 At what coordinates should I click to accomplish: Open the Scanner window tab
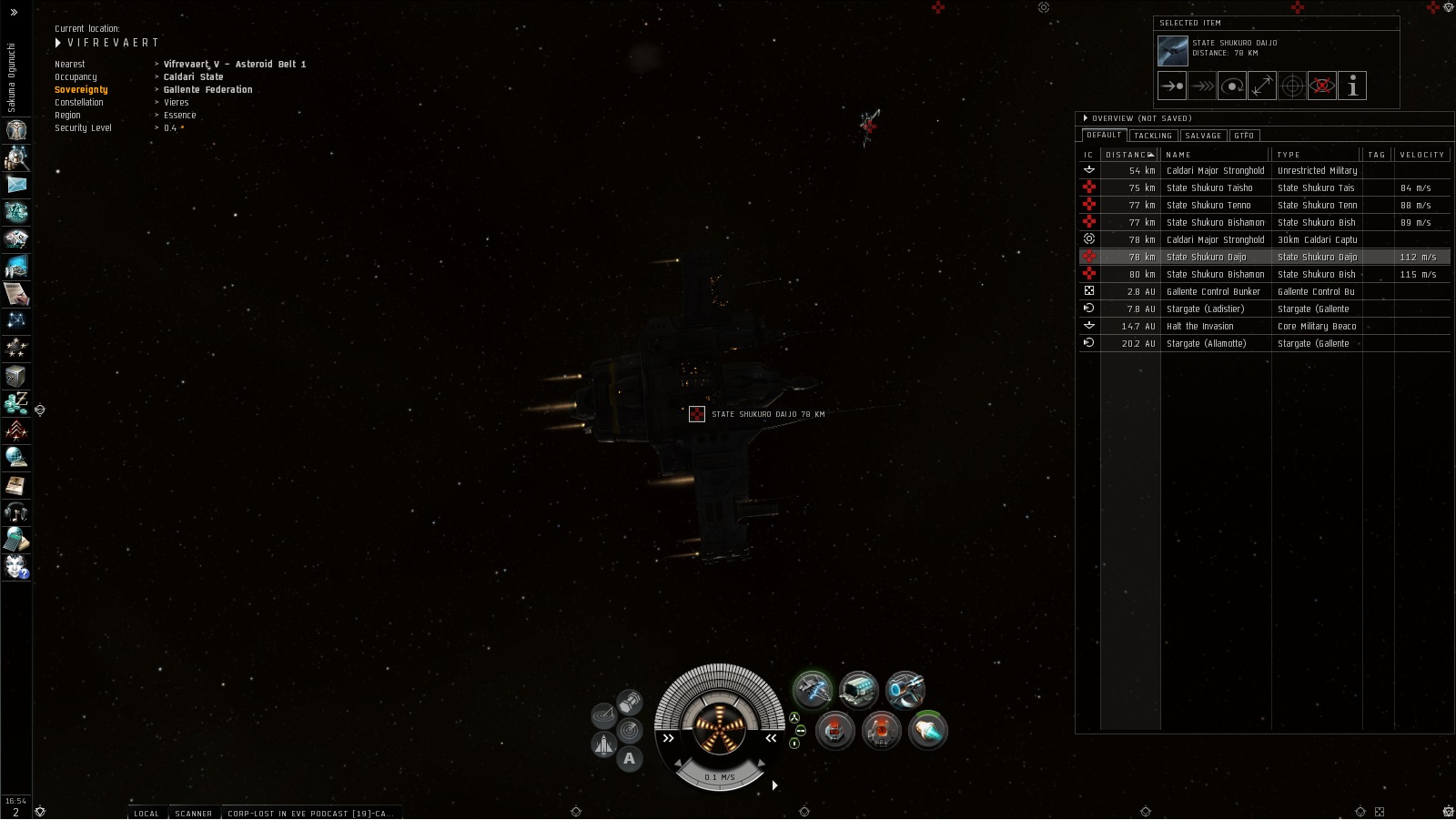tap(193, 814)
